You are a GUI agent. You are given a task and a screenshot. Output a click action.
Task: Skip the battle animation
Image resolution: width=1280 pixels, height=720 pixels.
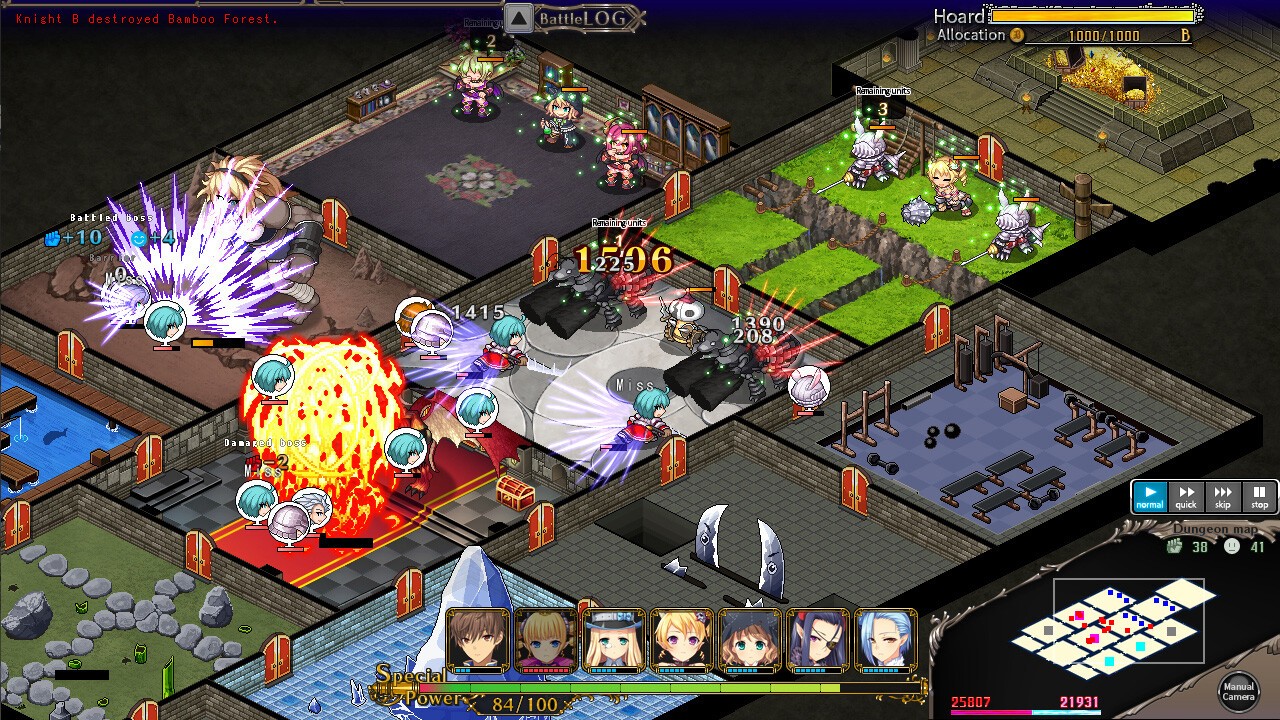coord(1223,496)
